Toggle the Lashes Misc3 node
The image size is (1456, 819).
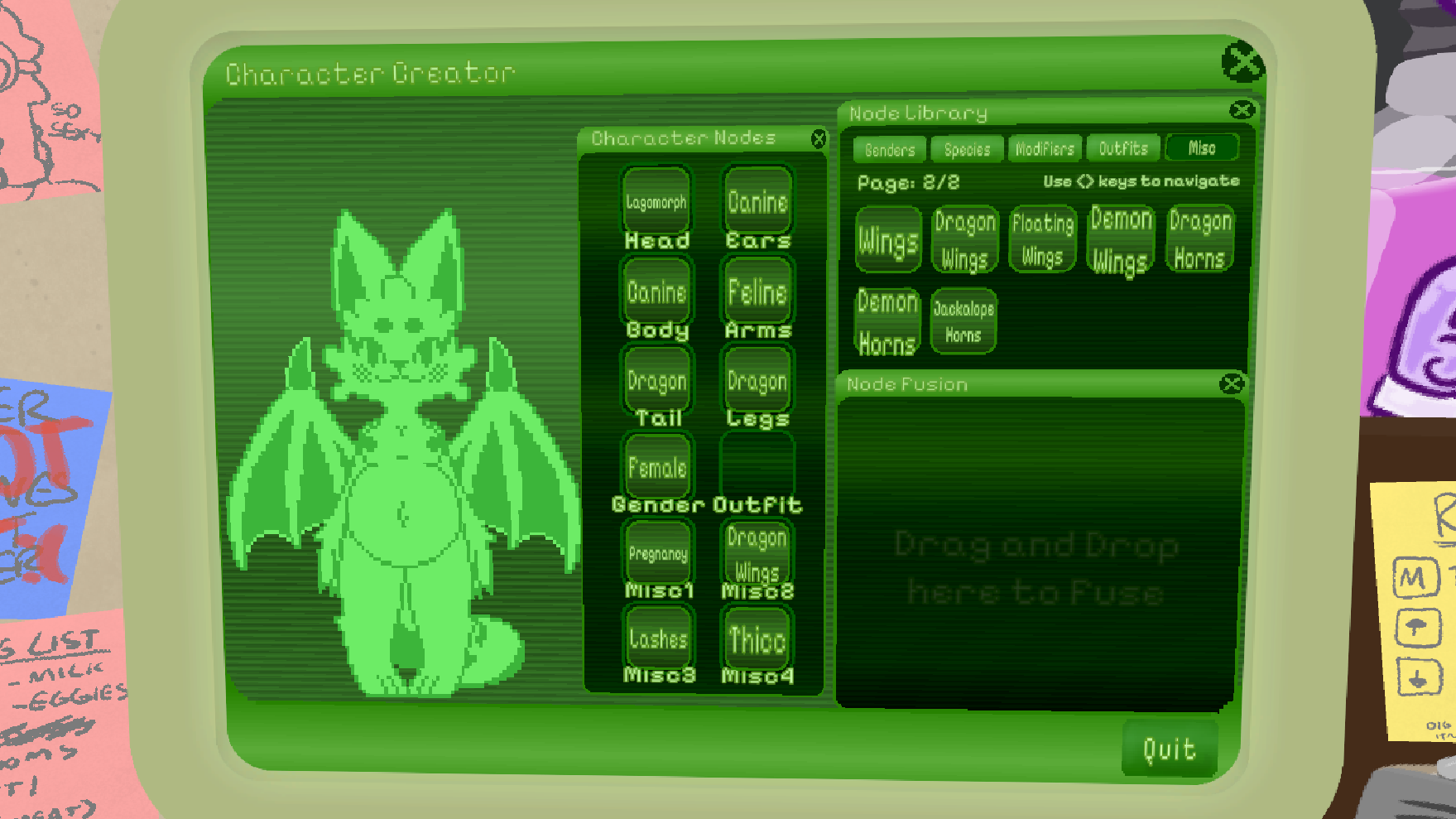656,638
